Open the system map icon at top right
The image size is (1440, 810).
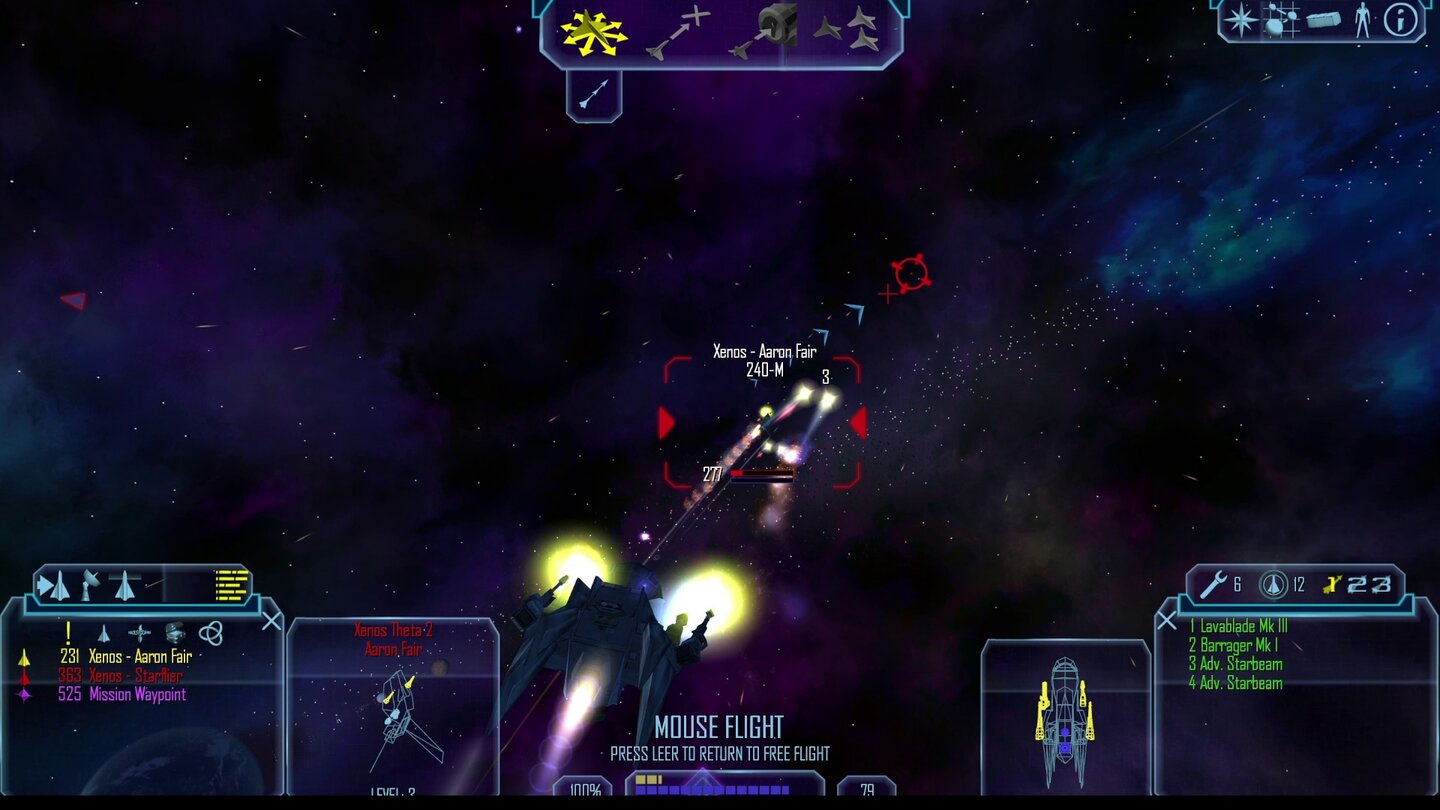coord(1281,18)
